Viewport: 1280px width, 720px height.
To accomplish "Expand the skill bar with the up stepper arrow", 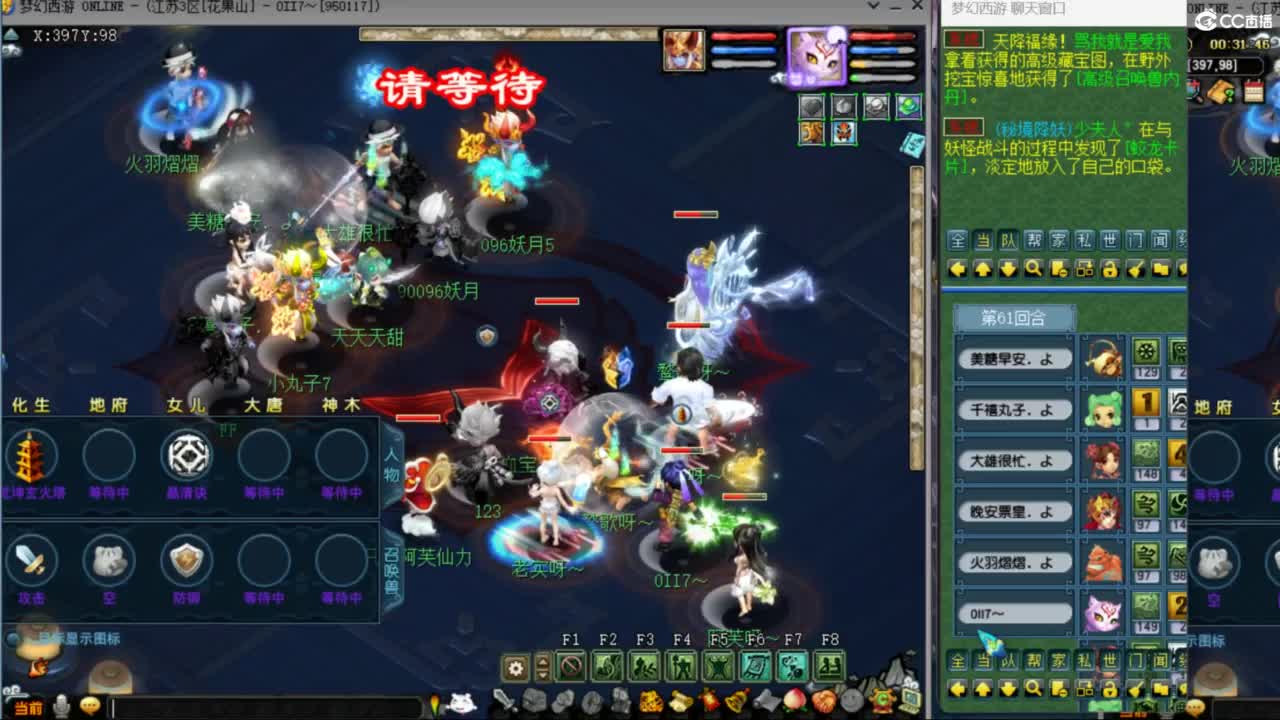I will (543, 659).
